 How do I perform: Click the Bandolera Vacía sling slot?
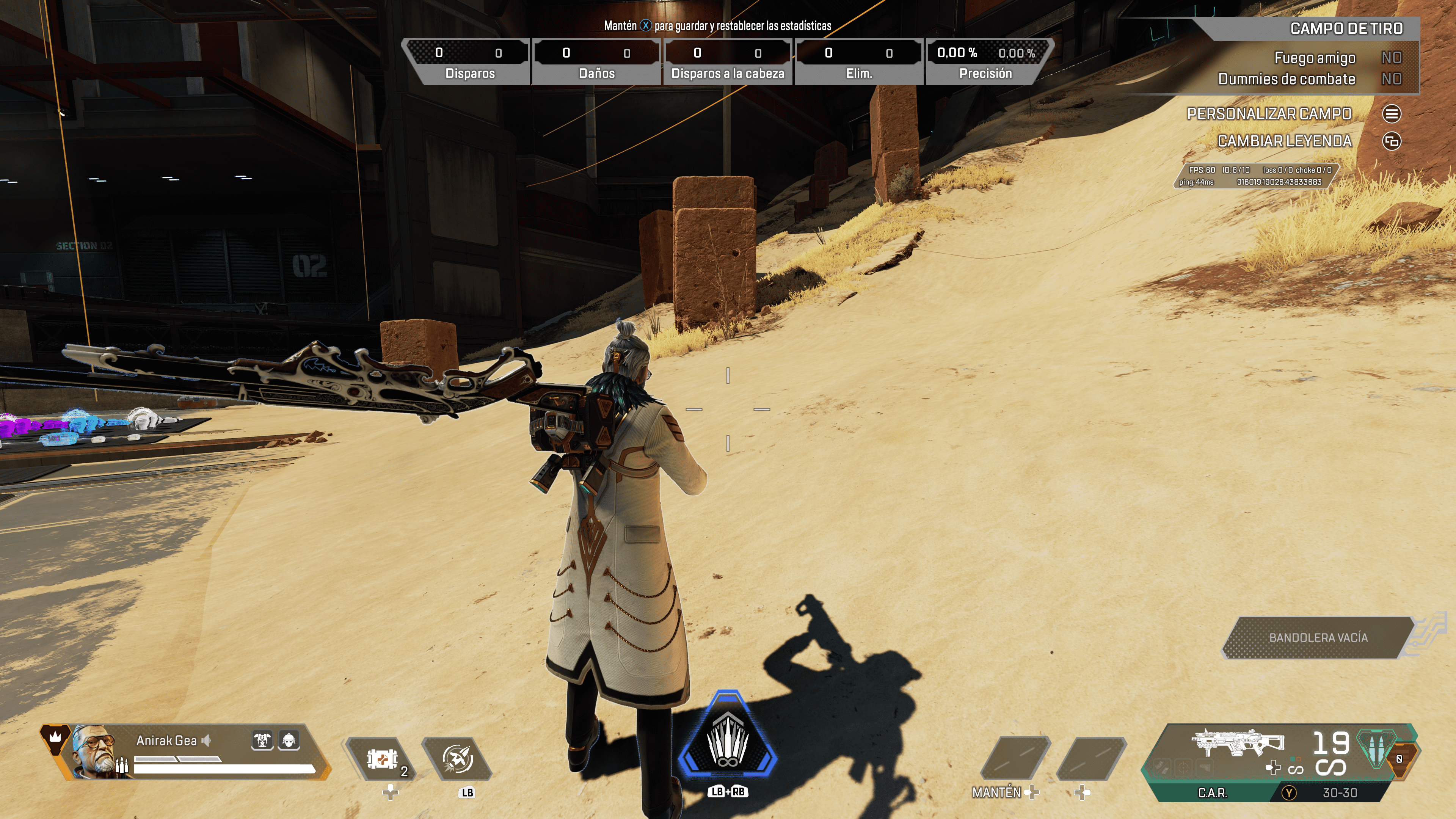[x=1318, y=637]
